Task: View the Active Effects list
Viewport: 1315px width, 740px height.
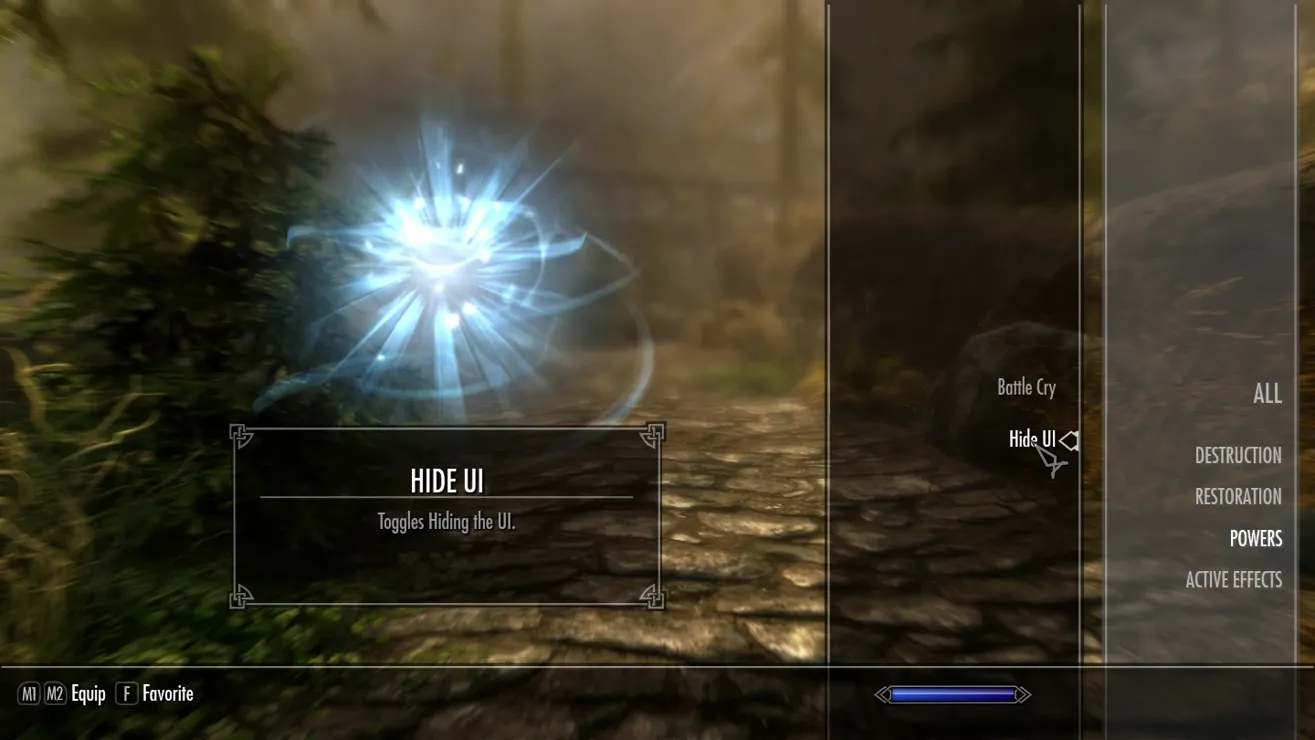Action: (x=1233, y=580)
